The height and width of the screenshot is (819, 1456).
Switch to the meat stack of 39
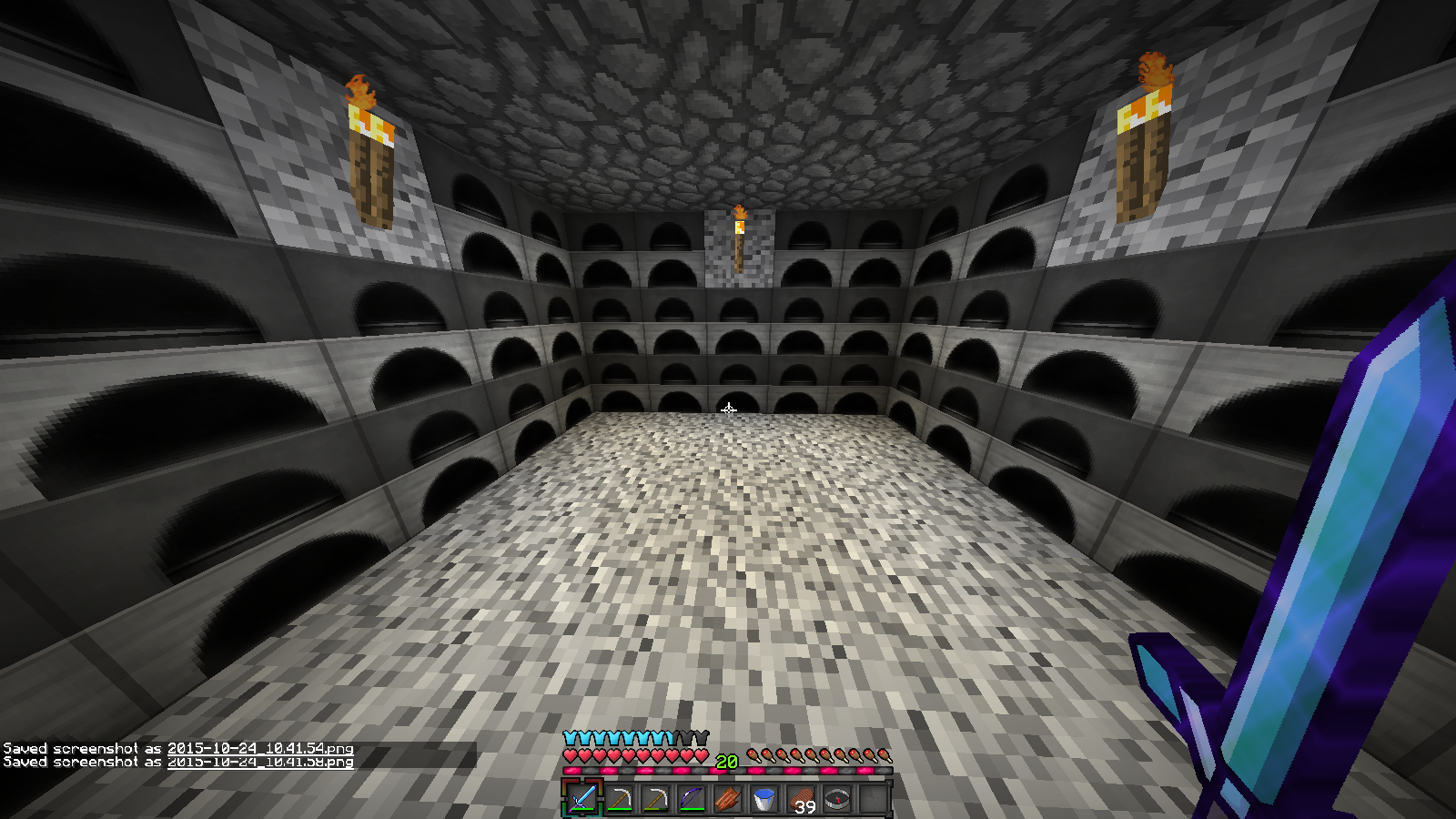pyautogui.click(x=801, y=799)
